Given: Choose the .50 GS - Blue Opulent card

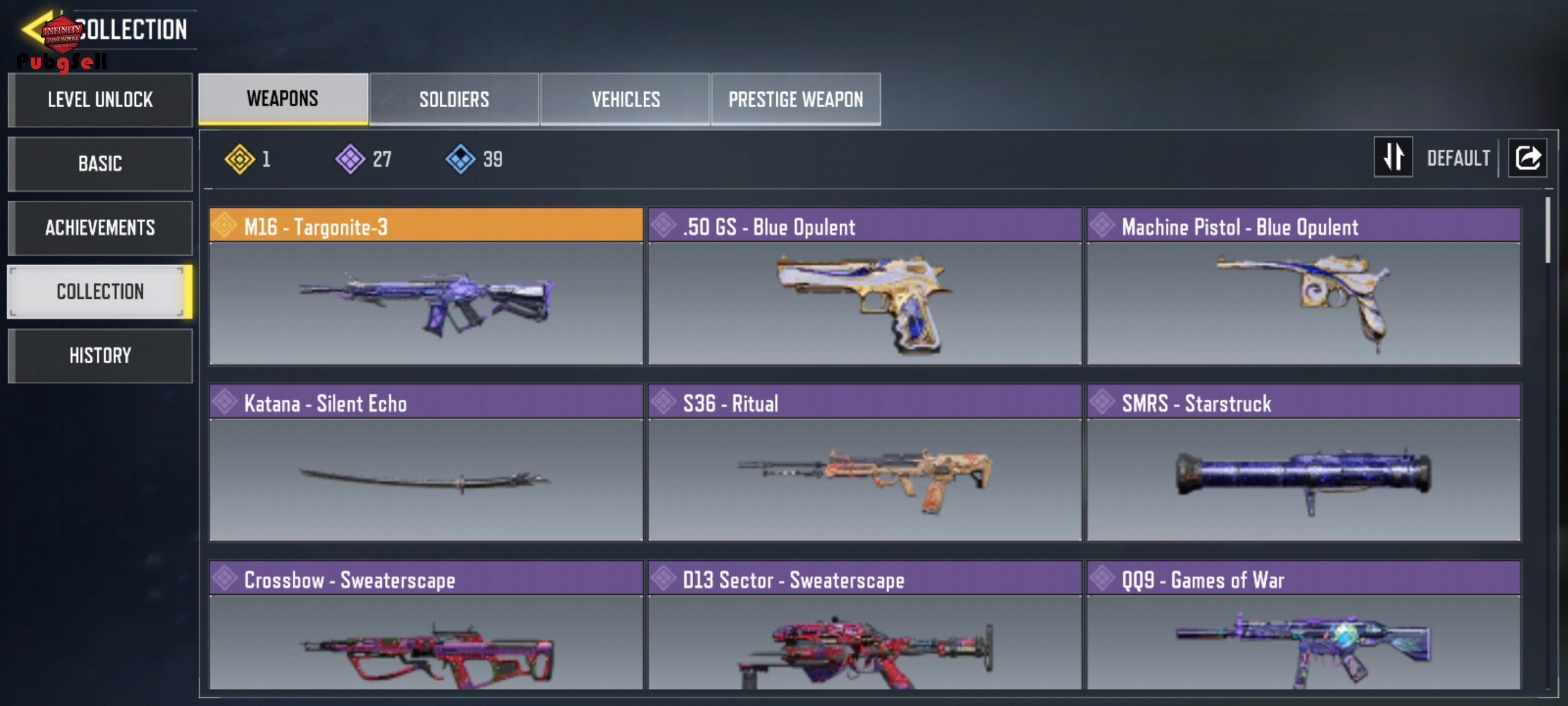Looking at the screenshot, I should point(864,286).
